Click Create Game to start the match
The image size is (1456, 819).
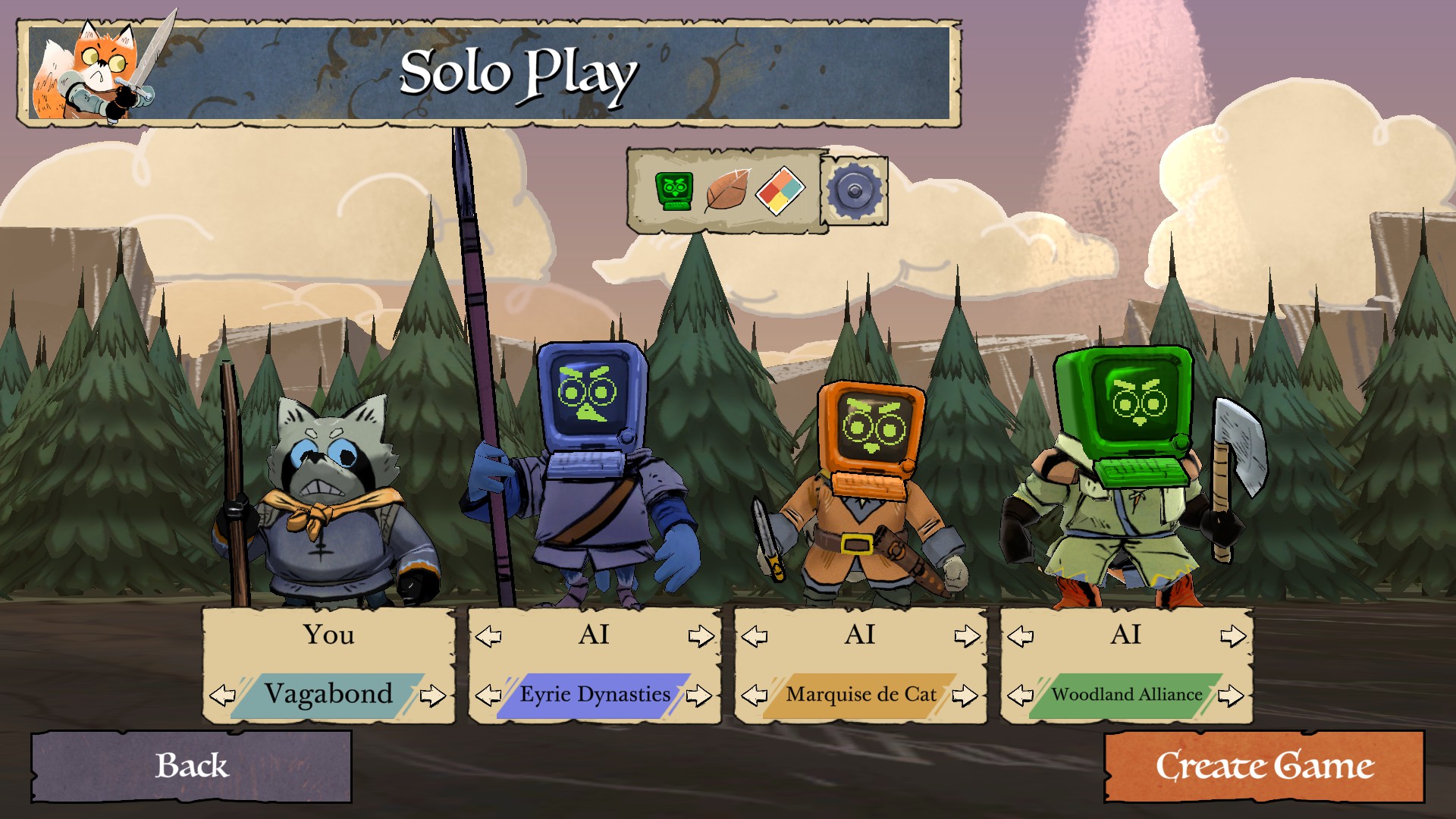click(1264, 766)
